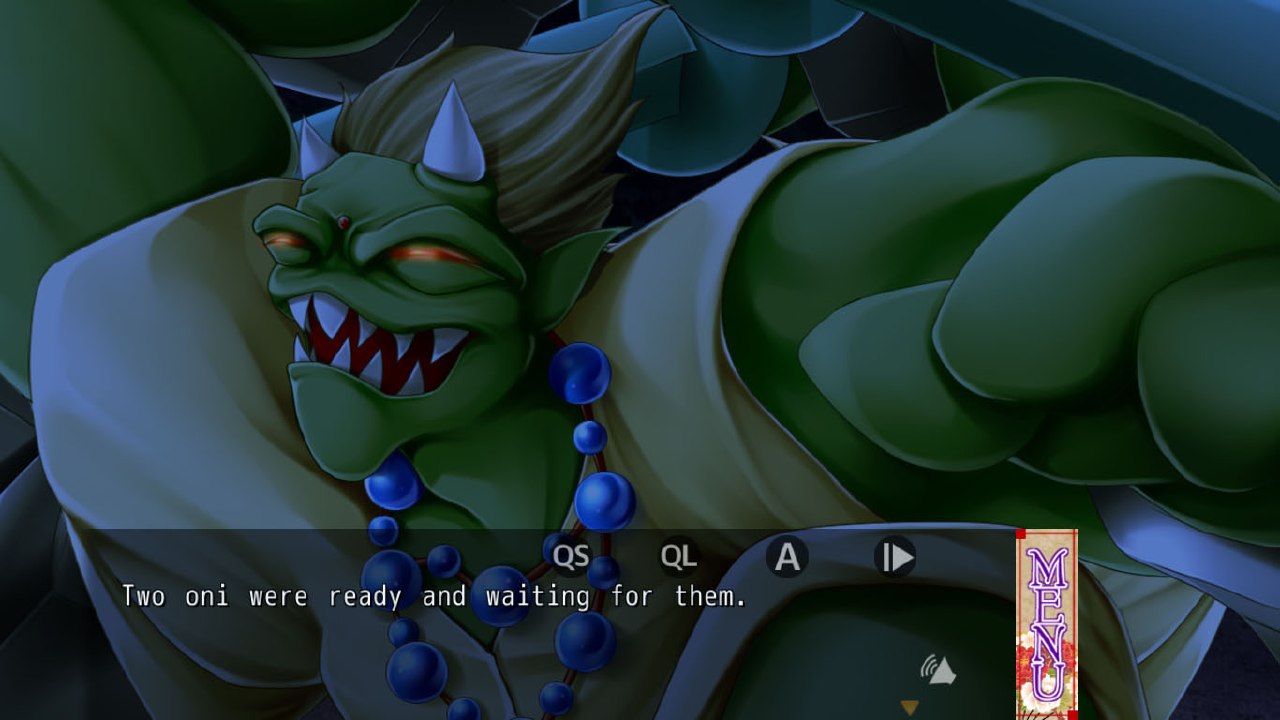Click the QS quick save button
Screen dimensions: 1280x720
(x=571, y=557)
